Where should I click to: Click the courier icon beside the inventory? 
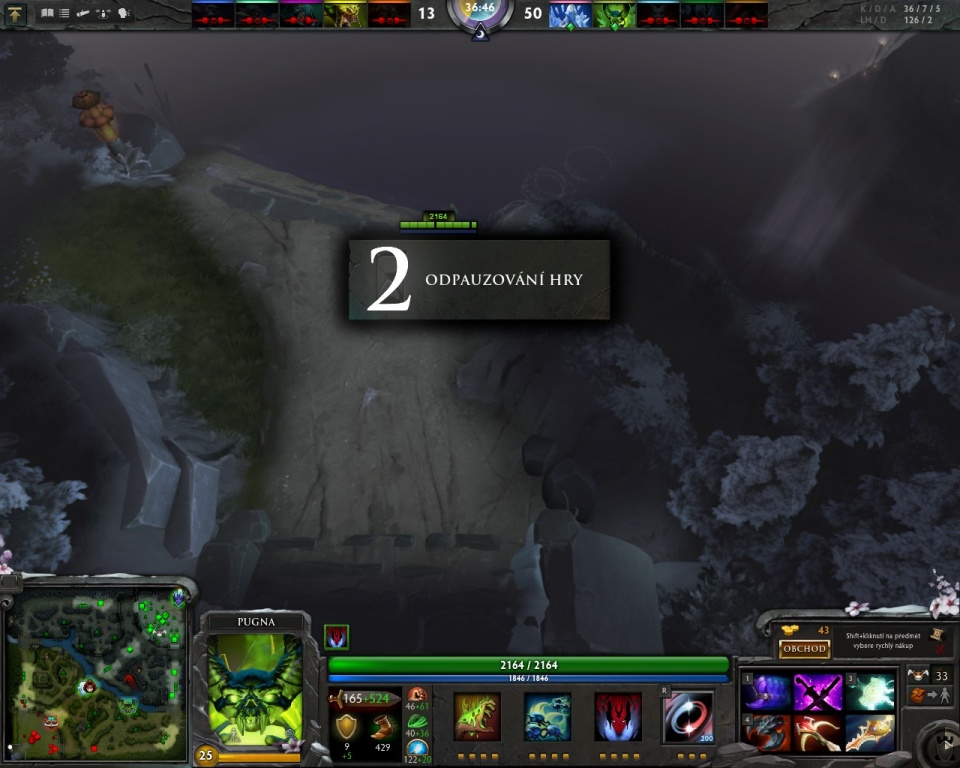click(918, 696)
